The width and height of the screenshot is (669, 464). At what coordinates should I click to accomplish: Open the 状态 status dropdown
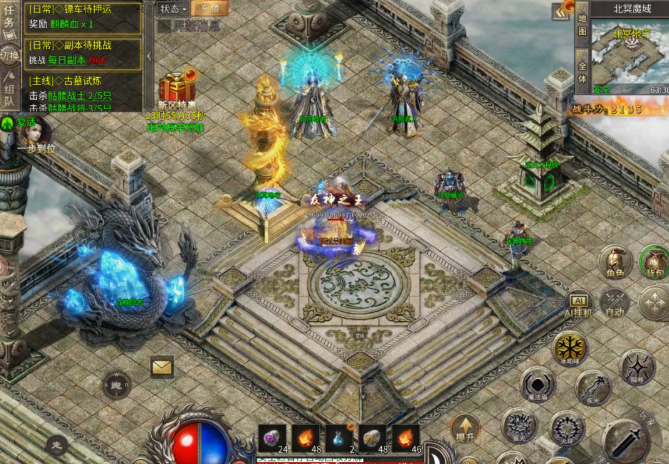pyautogui.click(x=172, y=8)
